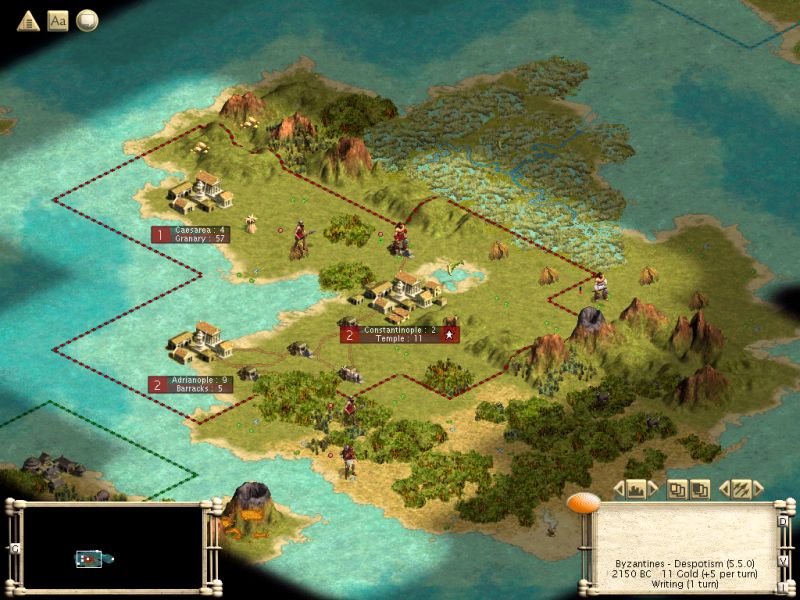Click the city skyline button
Screen dimensions: 800x600
point(636,489)
